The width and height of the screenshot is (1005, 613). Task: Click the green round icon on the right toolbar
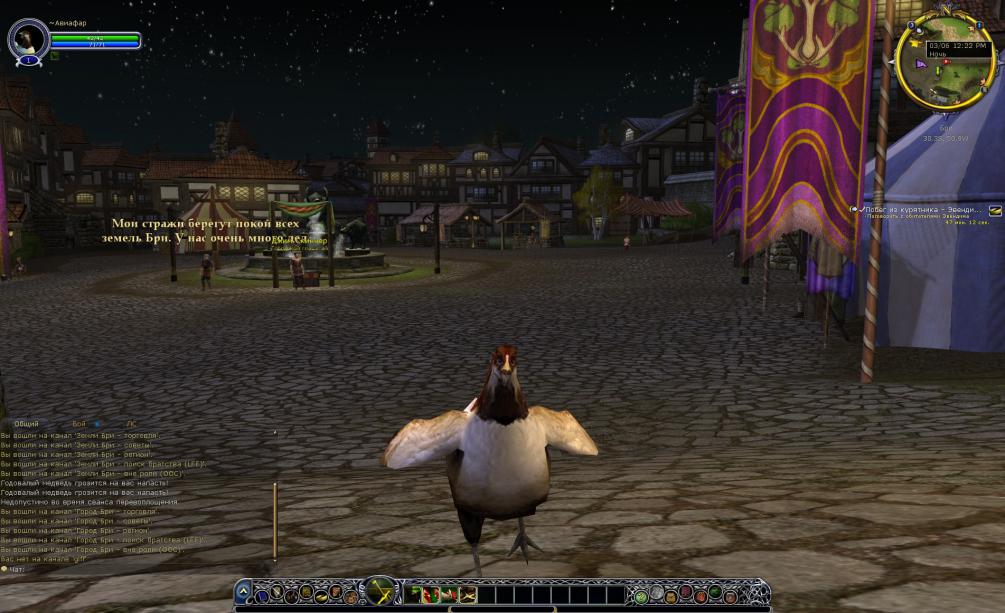[641, 596]
